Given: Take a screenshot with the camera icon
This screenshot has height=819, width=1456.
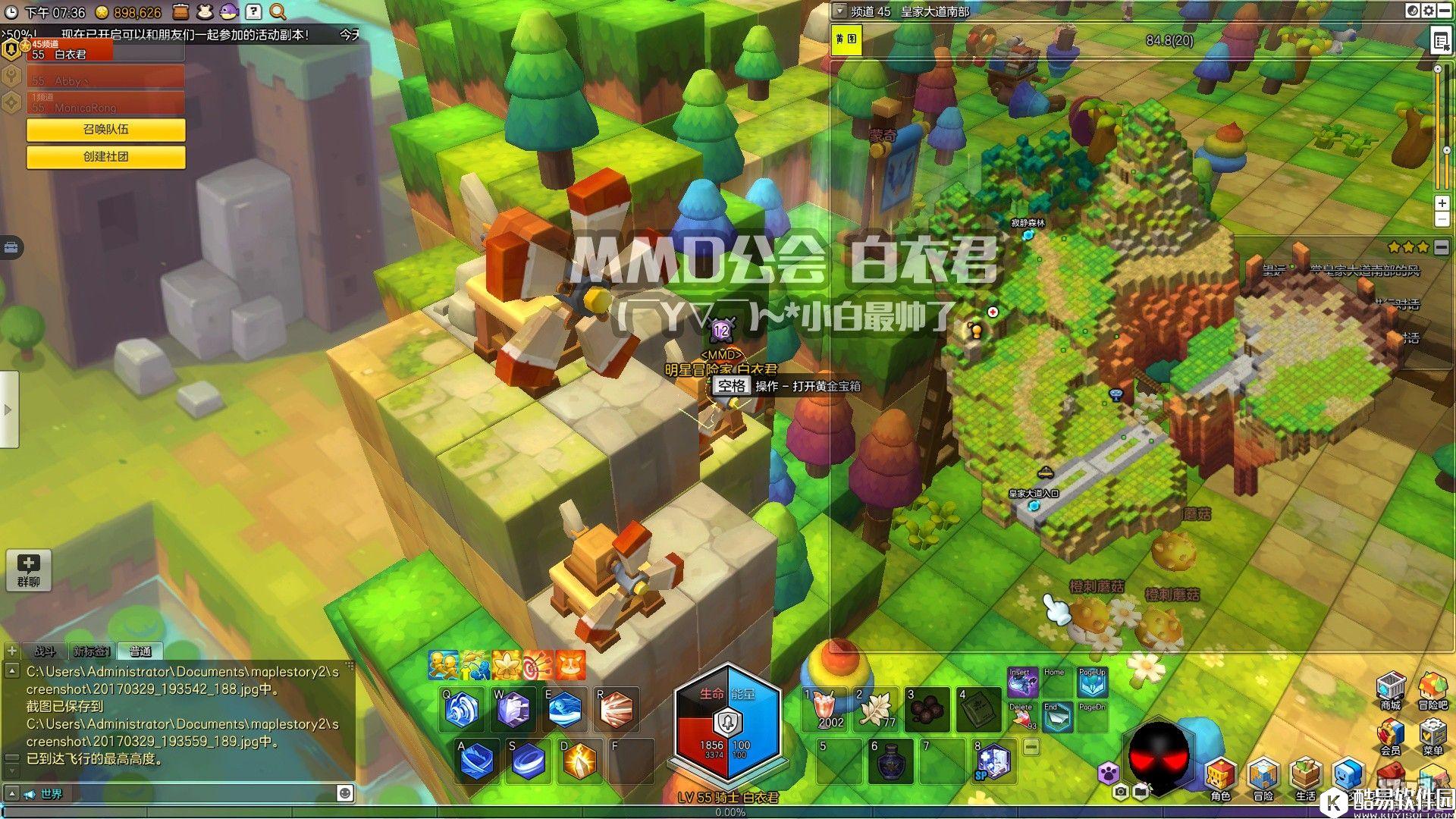Looking at the screenshot, I should (1120, 792).
